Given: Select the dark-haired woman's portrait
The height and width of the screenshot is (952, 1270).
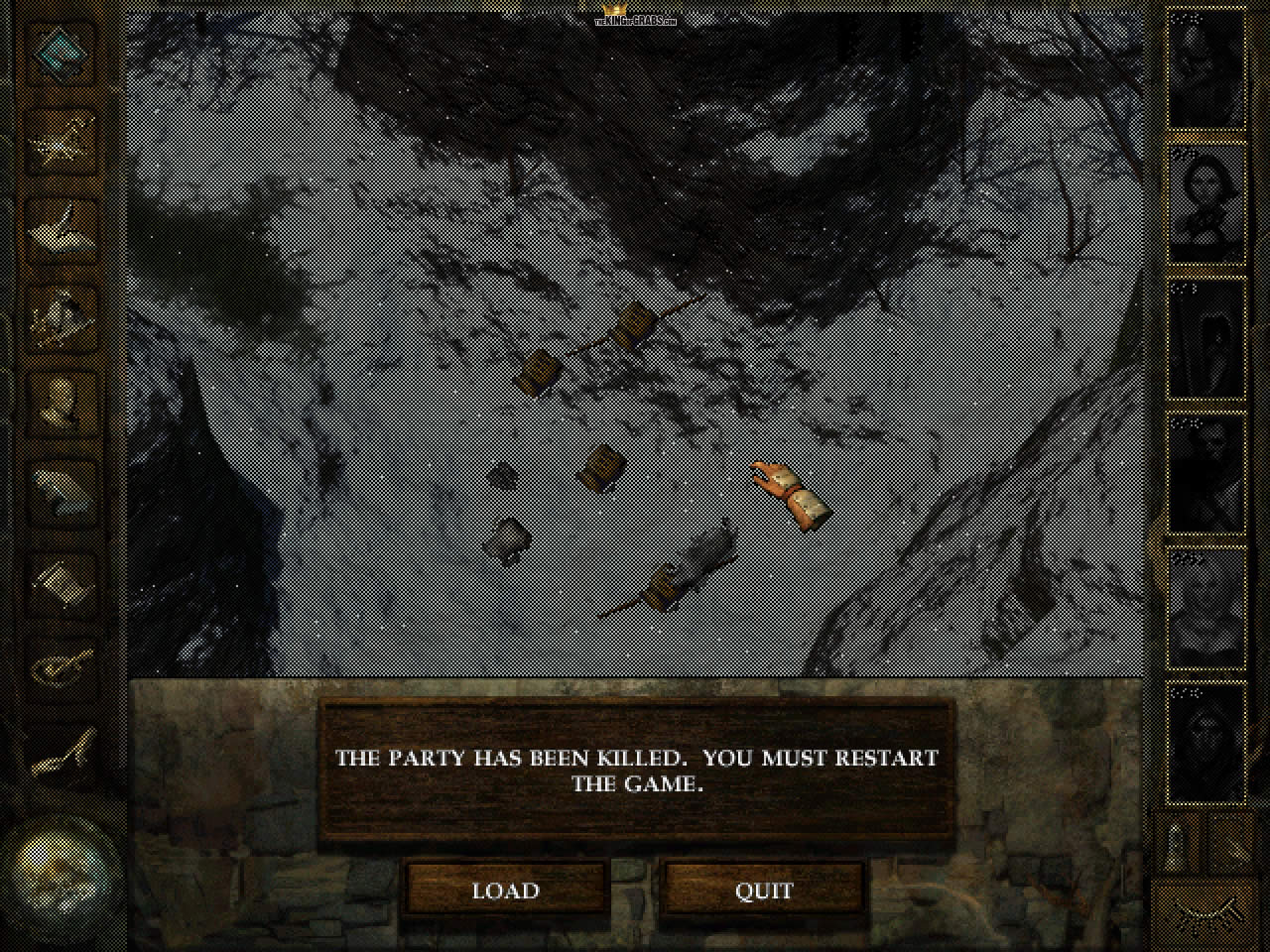Looking at the screenshot, I should pos(1206,203).
